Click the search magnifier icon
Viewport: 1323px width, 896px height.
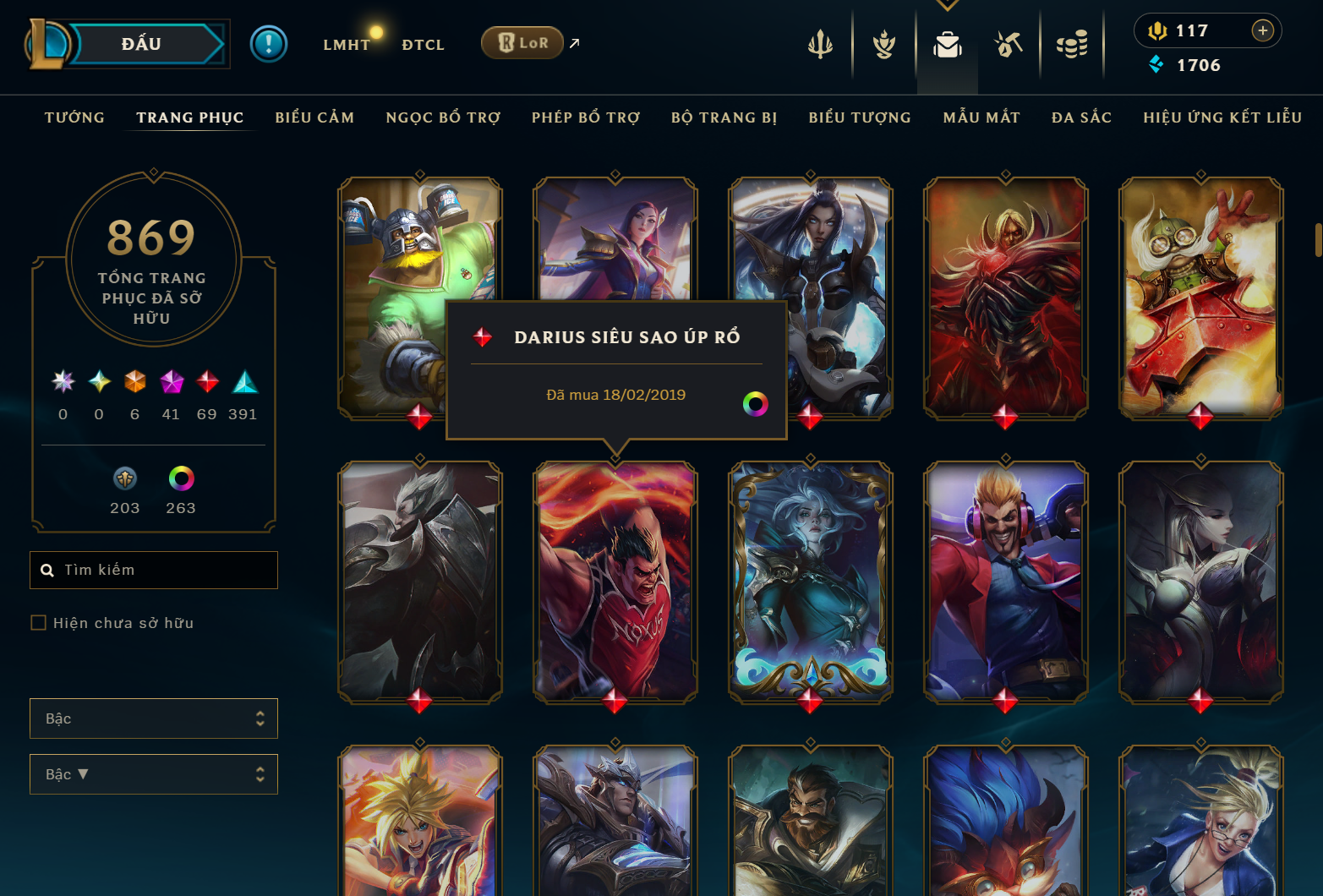(46, 570)
